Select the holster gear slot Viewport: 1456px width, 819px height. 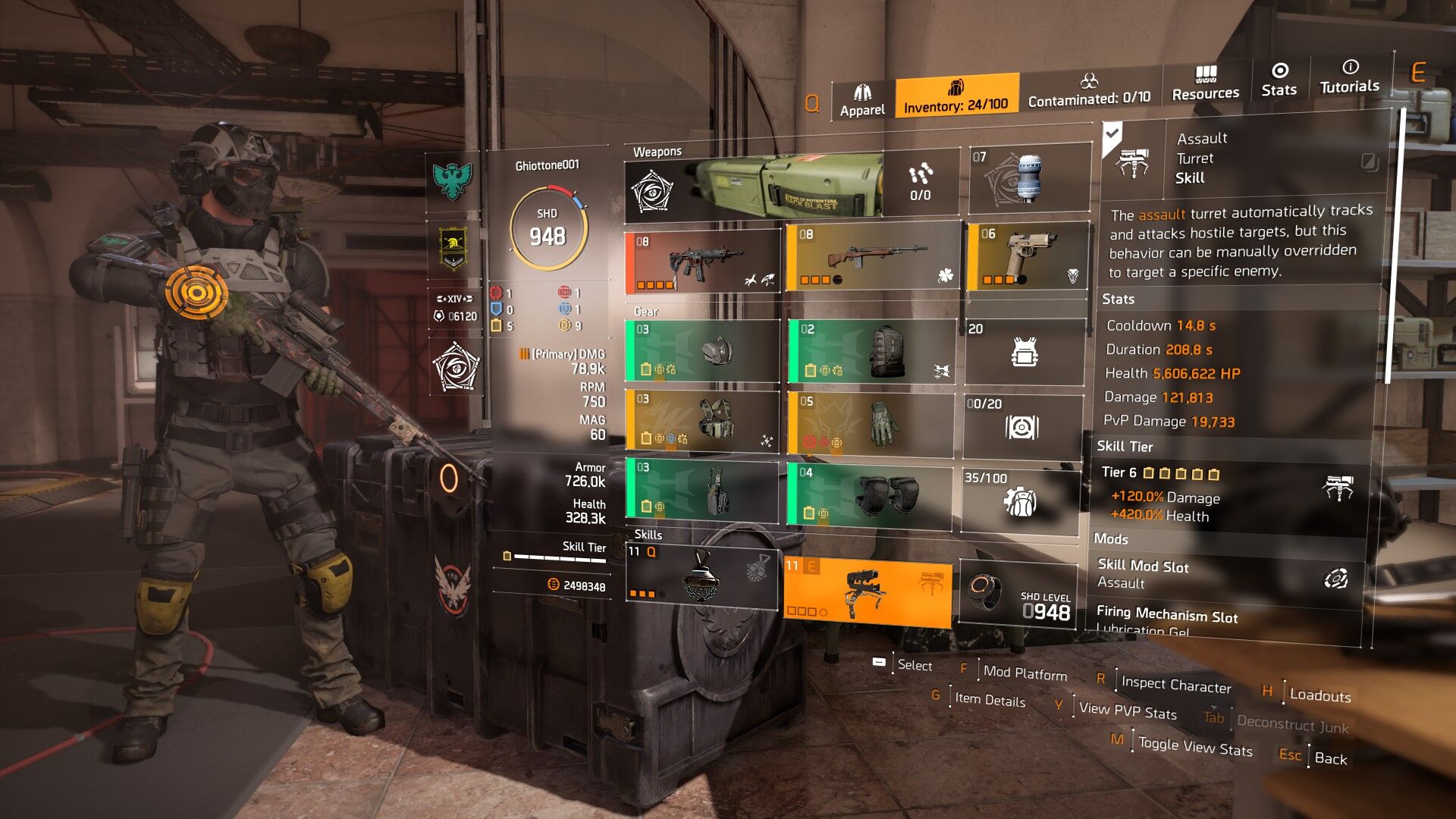pos(702,490)
